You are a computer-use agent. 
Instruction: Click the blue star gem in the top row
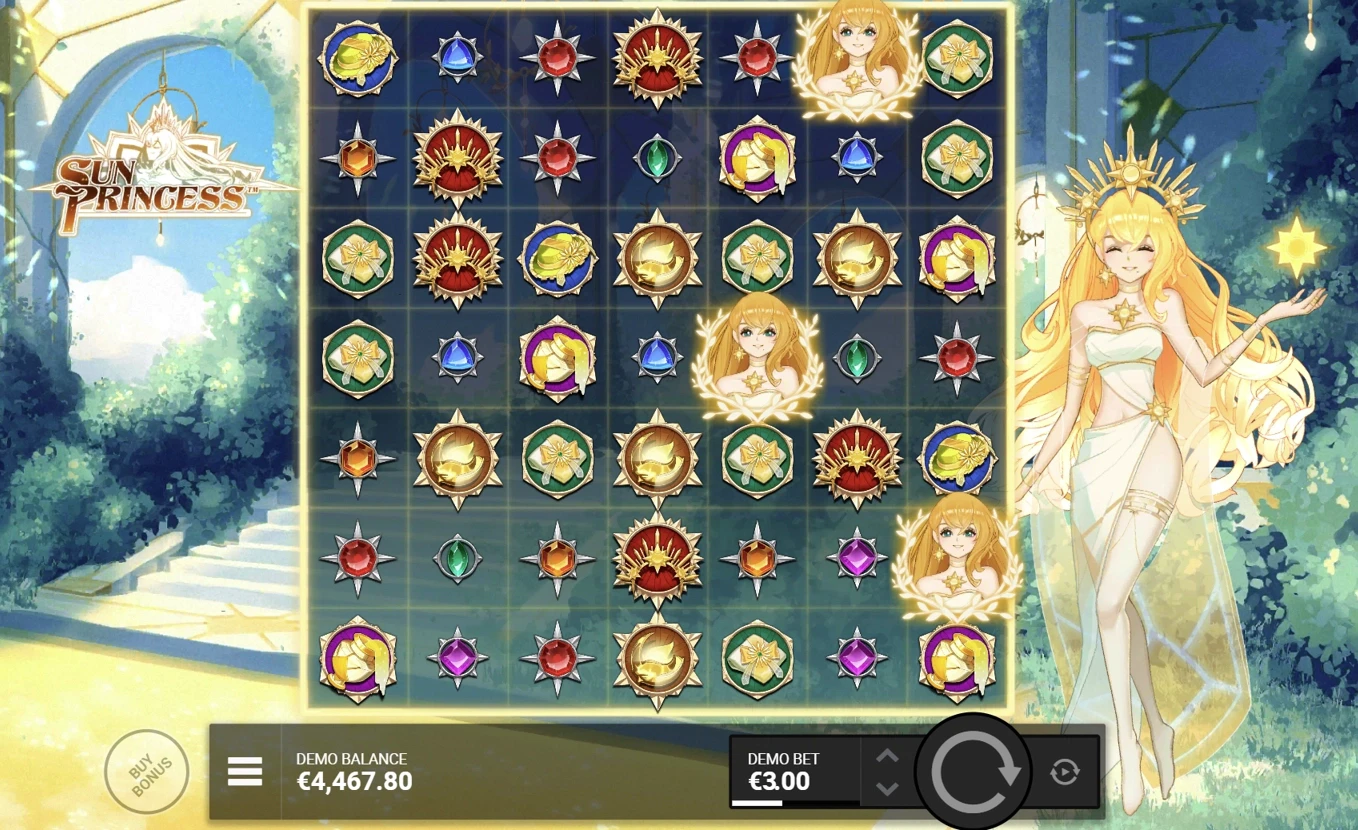coord(457,57)
